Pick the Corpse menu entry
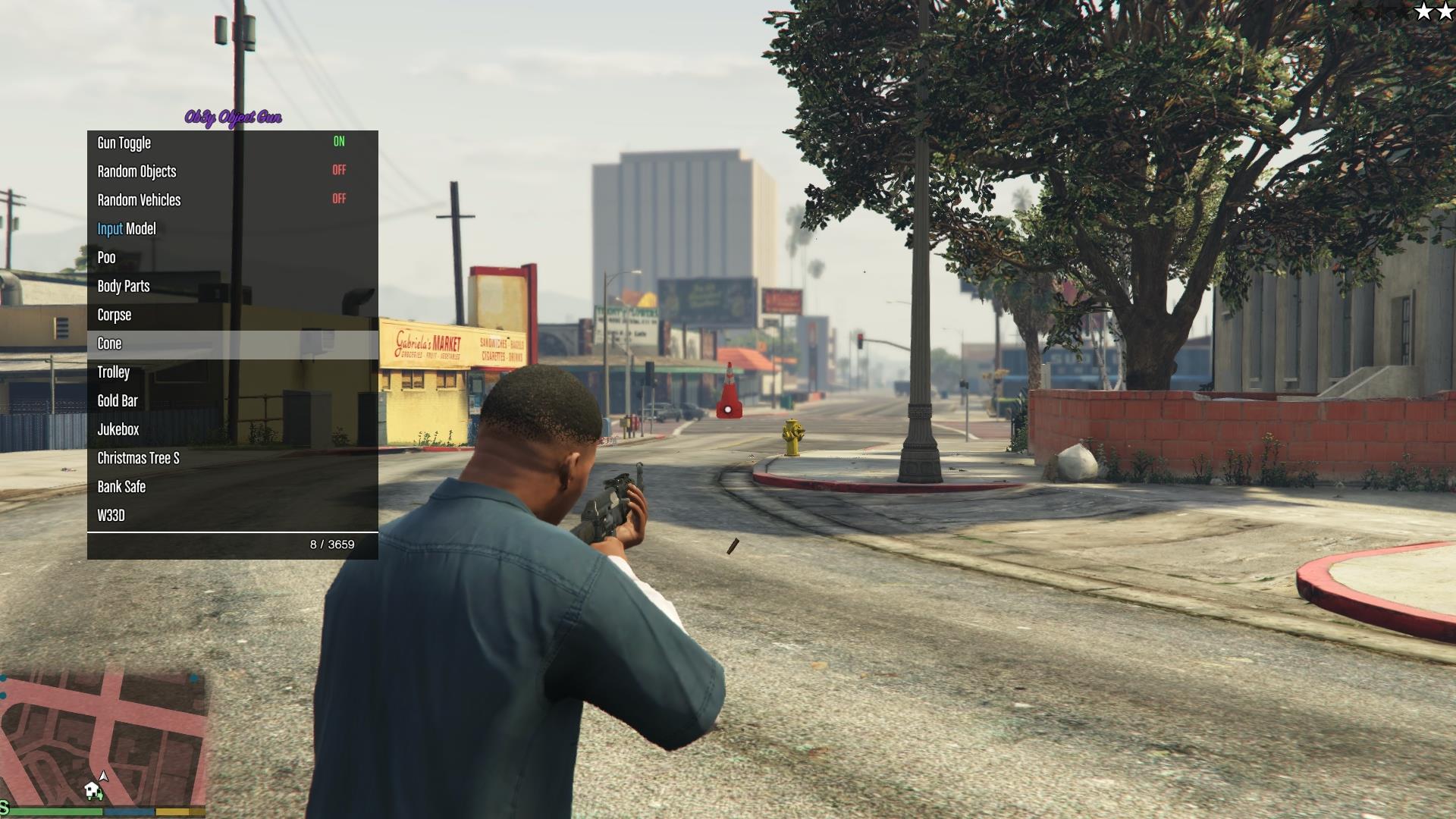 pos(232,315)
